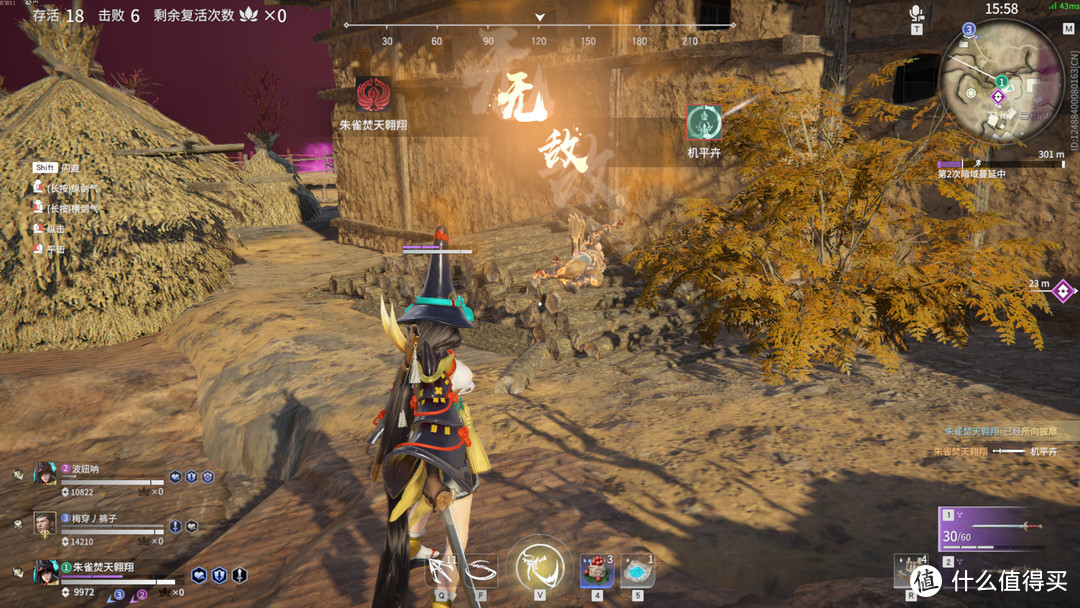Click teammate 3's marker on the minimap
Viewport: 1080px width, 608px height.
pyautogui.click(x=969, y=31)
